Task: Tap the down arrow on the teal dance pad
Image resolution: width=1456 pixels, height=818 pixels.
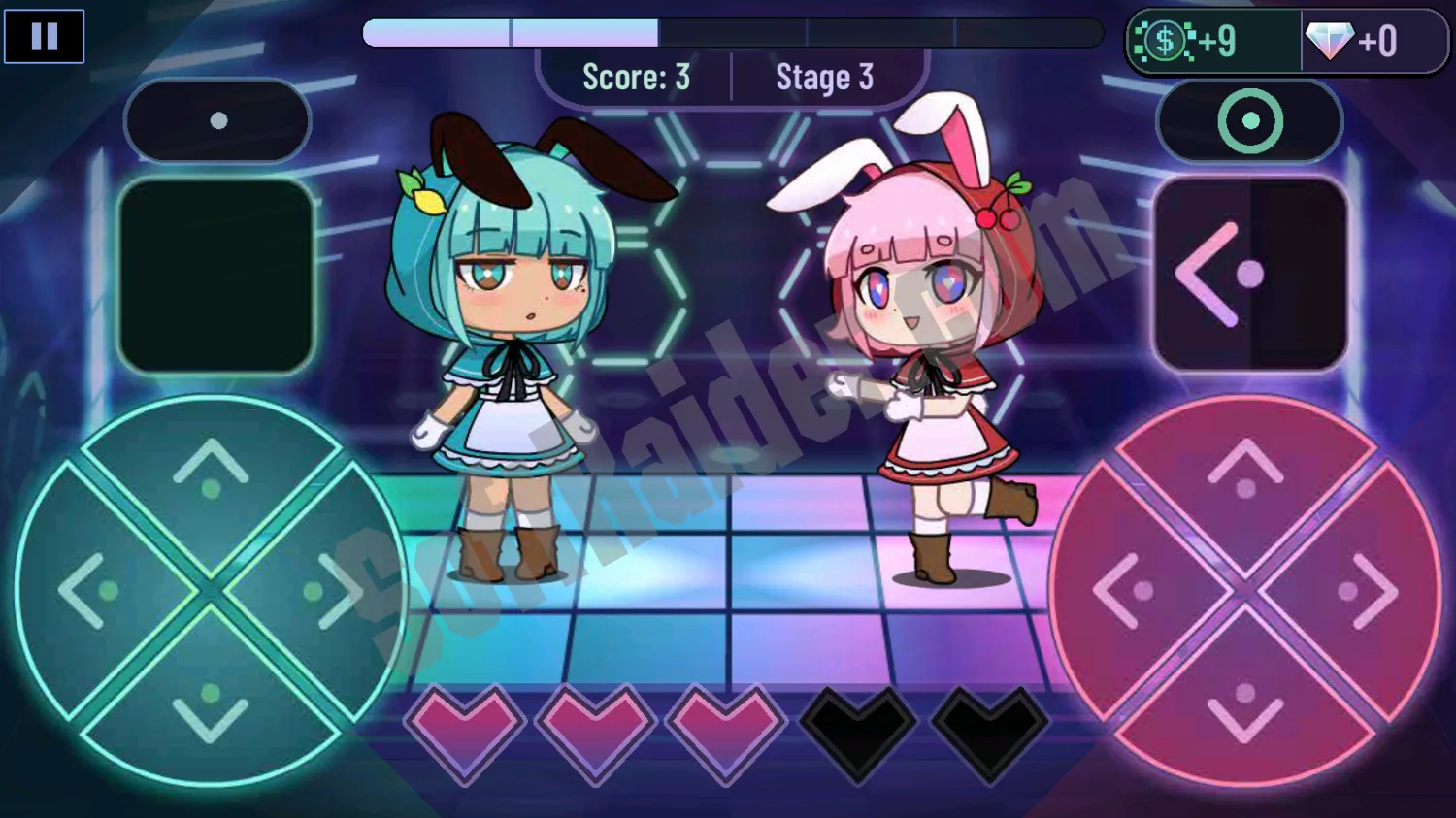Action: (x=211, y=706)
